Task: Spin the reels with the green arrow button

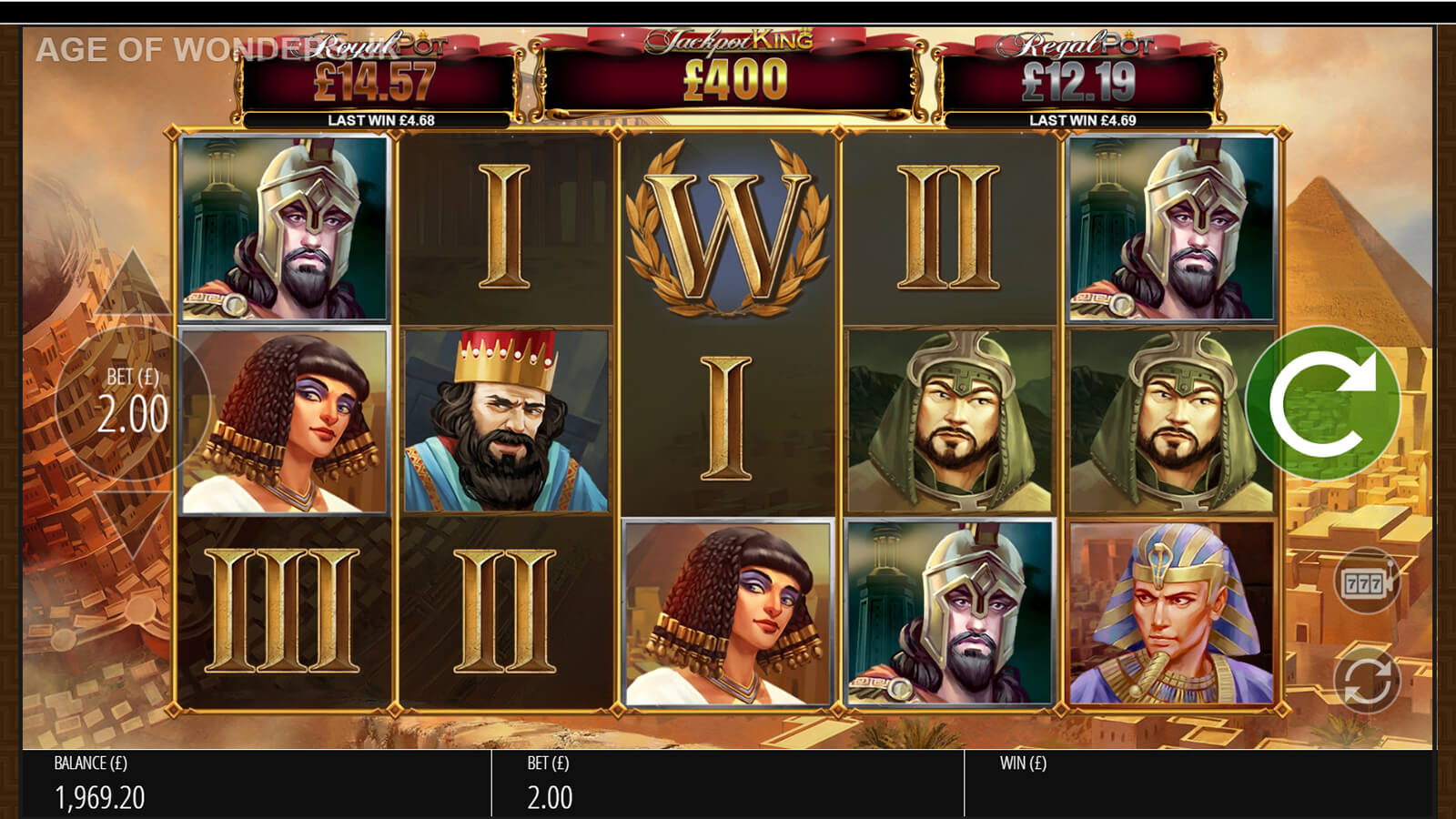Action: point(1322,402)
